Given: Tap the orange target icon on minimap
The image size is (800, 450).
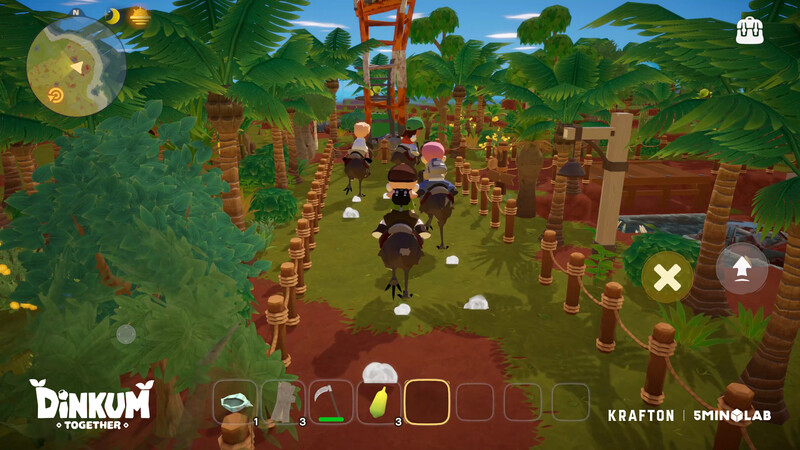Looking at the screenshot, I should pyautogui.click(x=55, y=96).
